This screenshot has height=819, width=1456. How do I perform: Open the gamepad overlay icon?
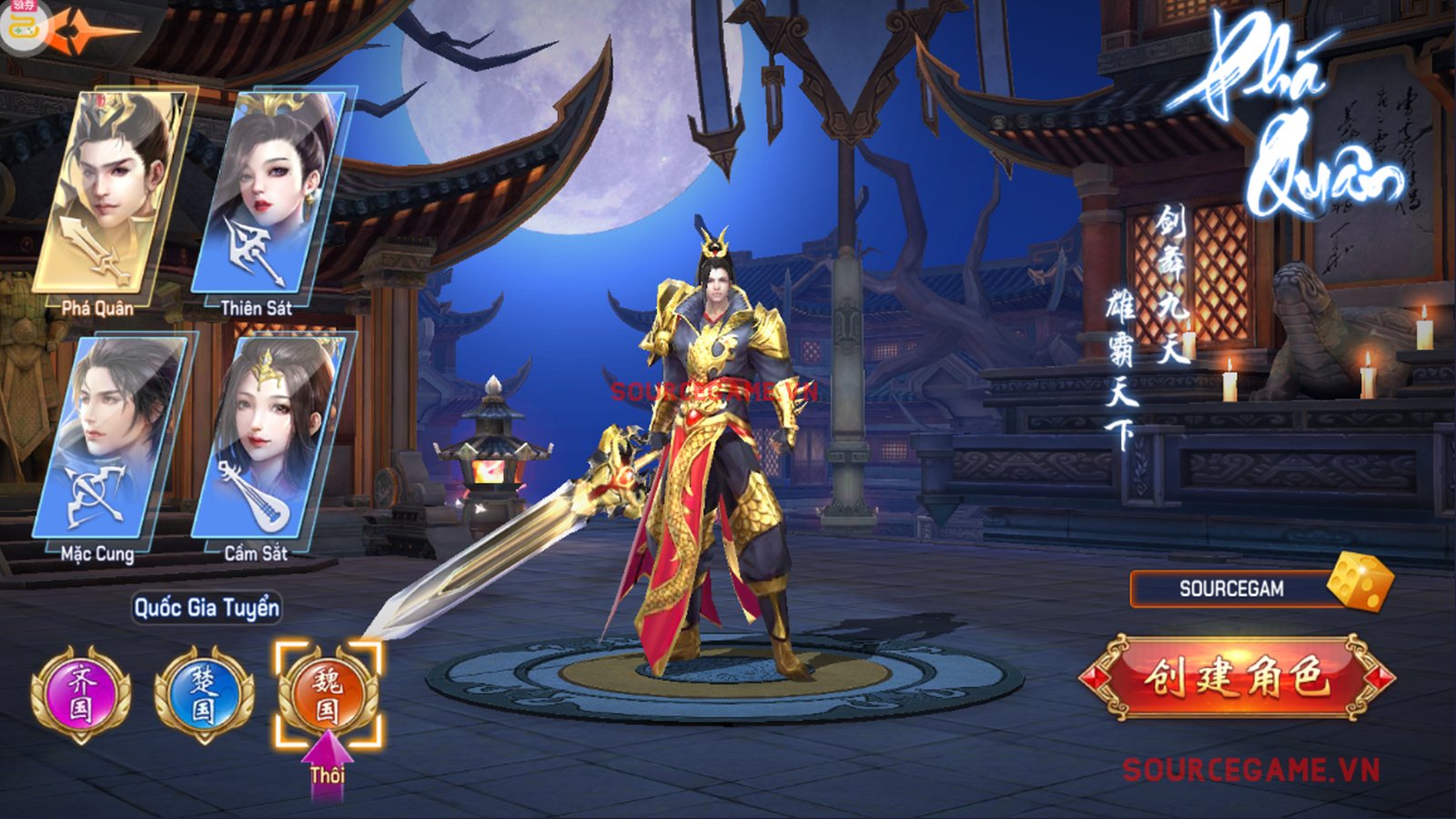coord(22,25)
